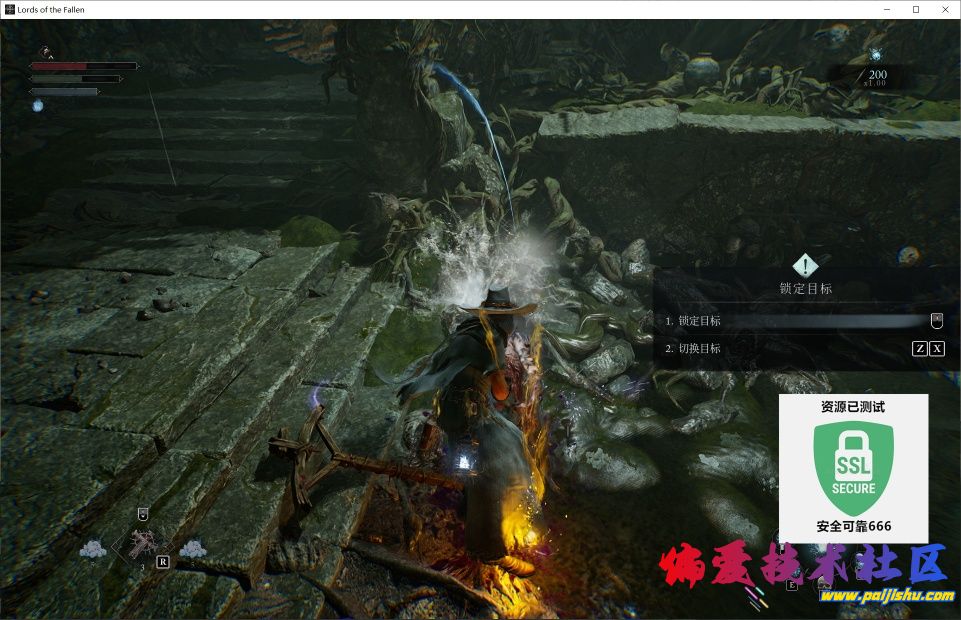The height and width of the screenshot is (620, 961).
Task: Minimize the game window
Action: click(x=888, y=9)
